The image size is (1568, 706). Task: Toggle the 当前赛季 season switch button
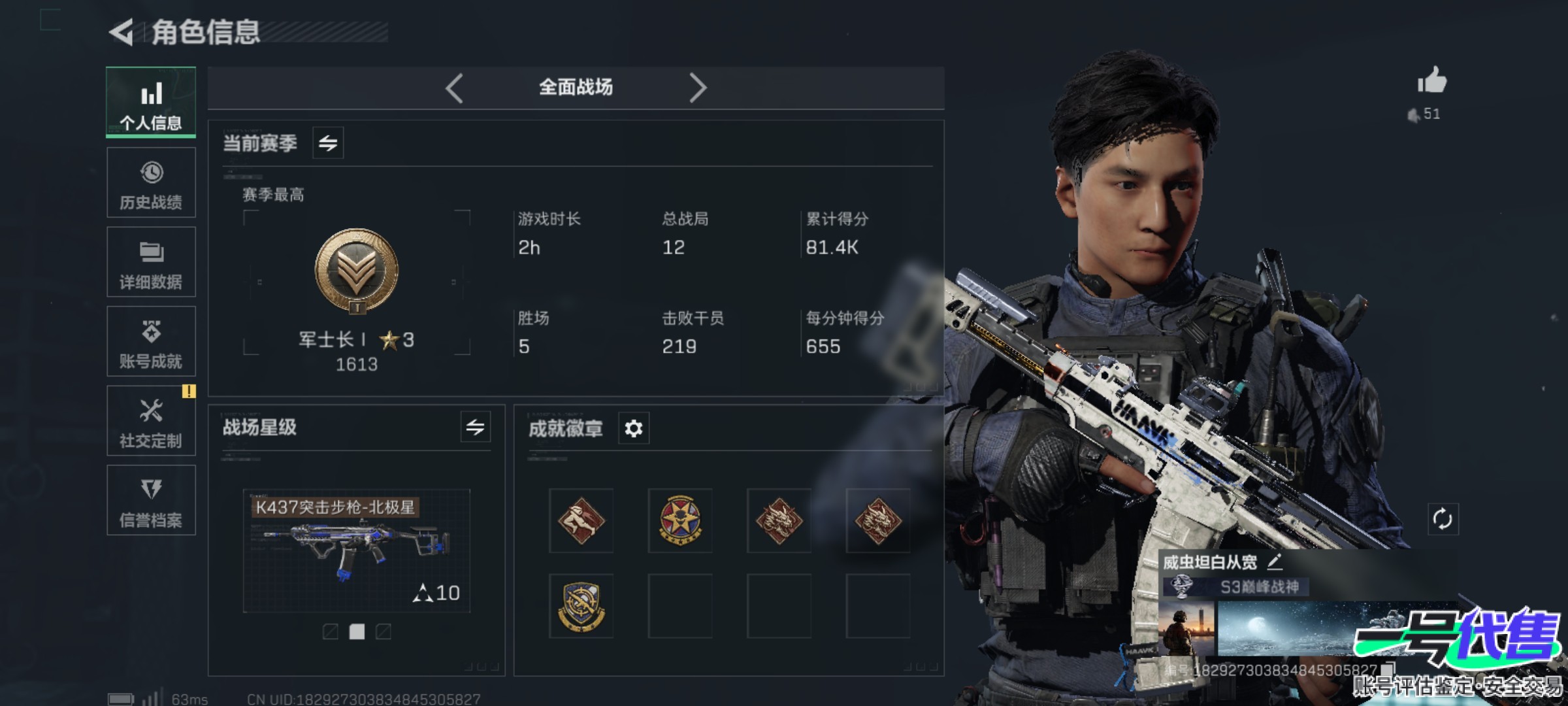[328, 143]
